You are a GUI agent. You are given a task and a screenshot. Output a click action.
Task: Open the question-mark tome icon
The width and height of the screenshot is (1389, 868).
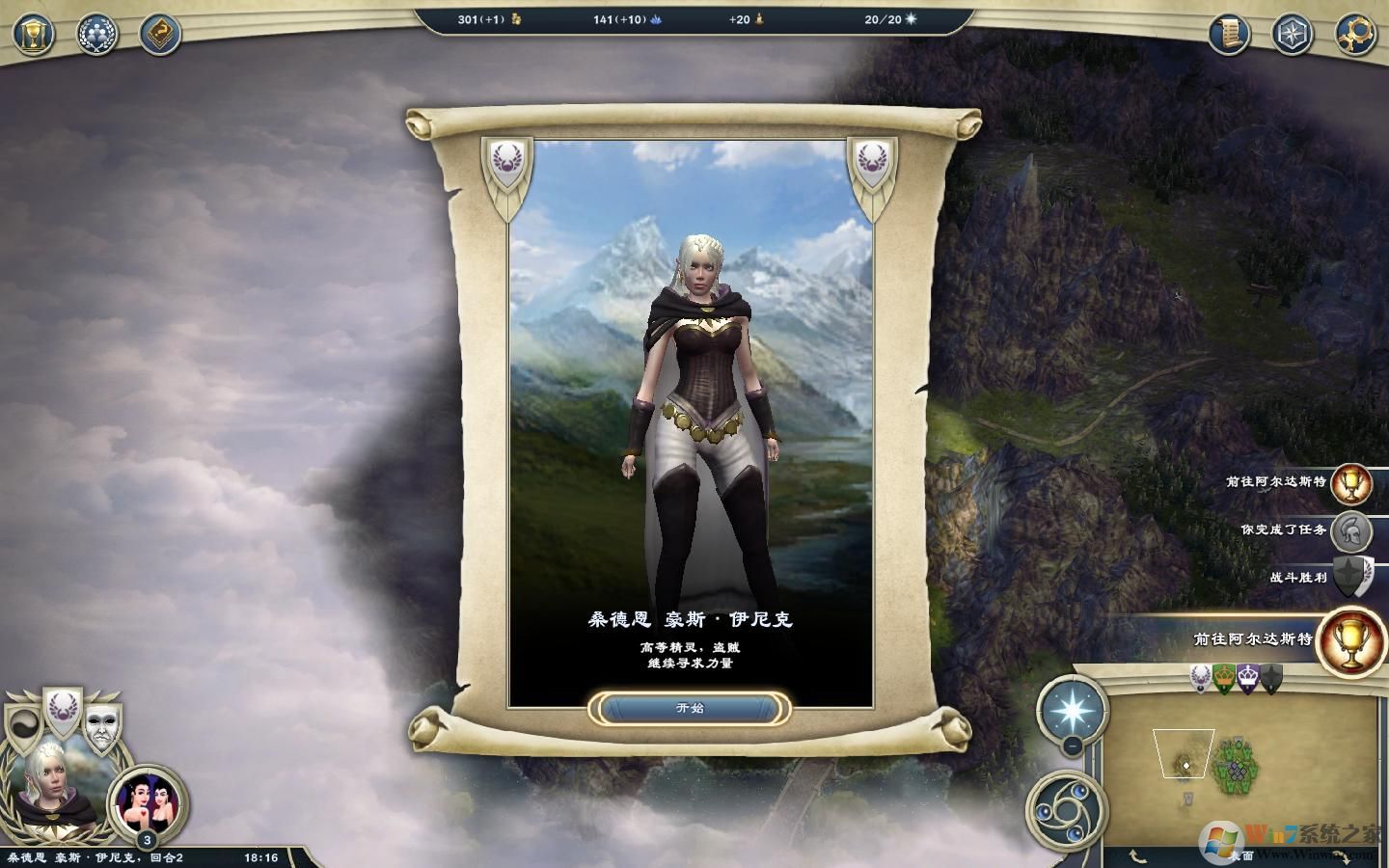tap(160, 36)
